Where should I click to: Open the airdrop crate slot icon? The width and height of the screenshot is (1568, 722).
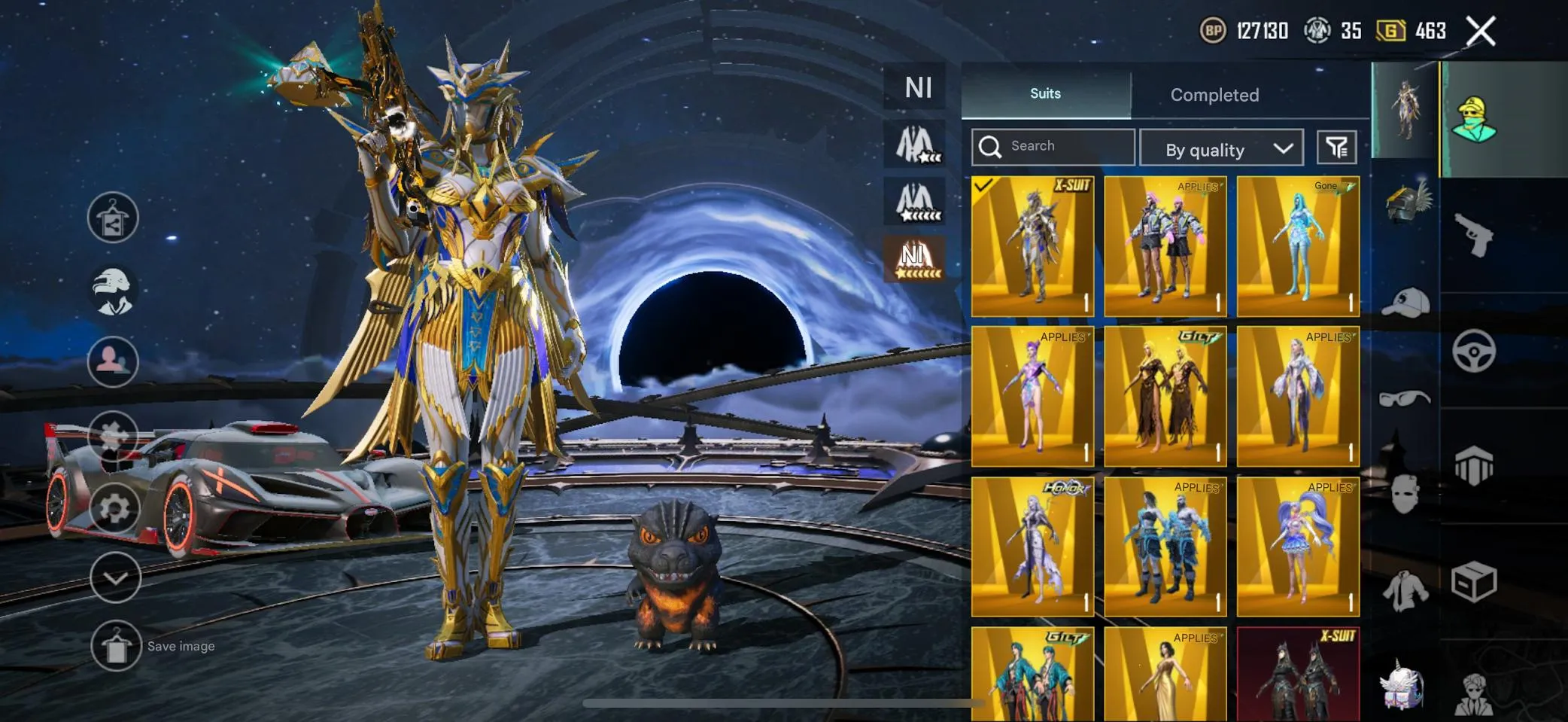pos(1472,581)
